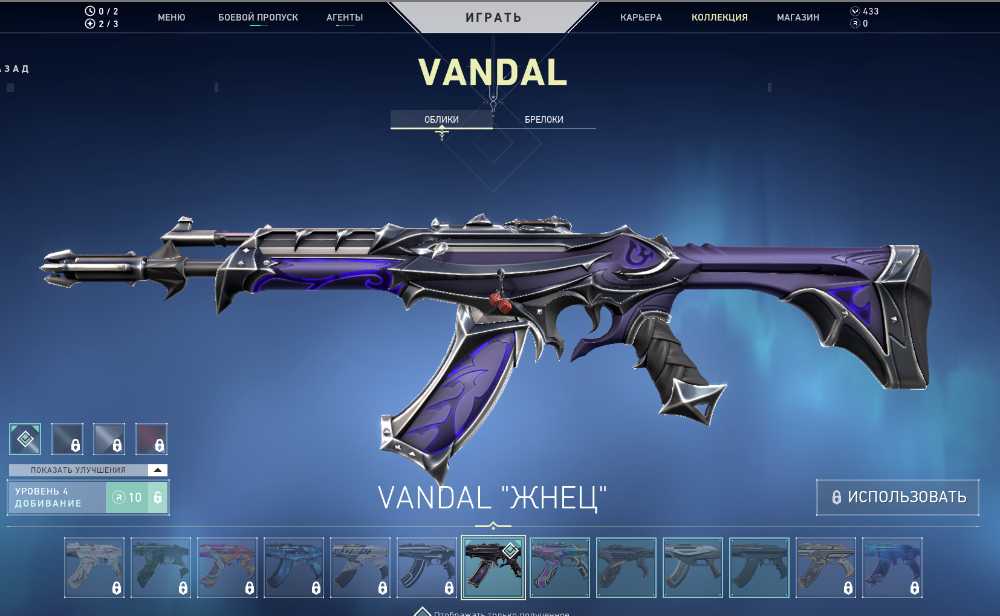Viewport: 1000px width, 616px height.
Task: Open the Карьера section
Action: point(640,17)
